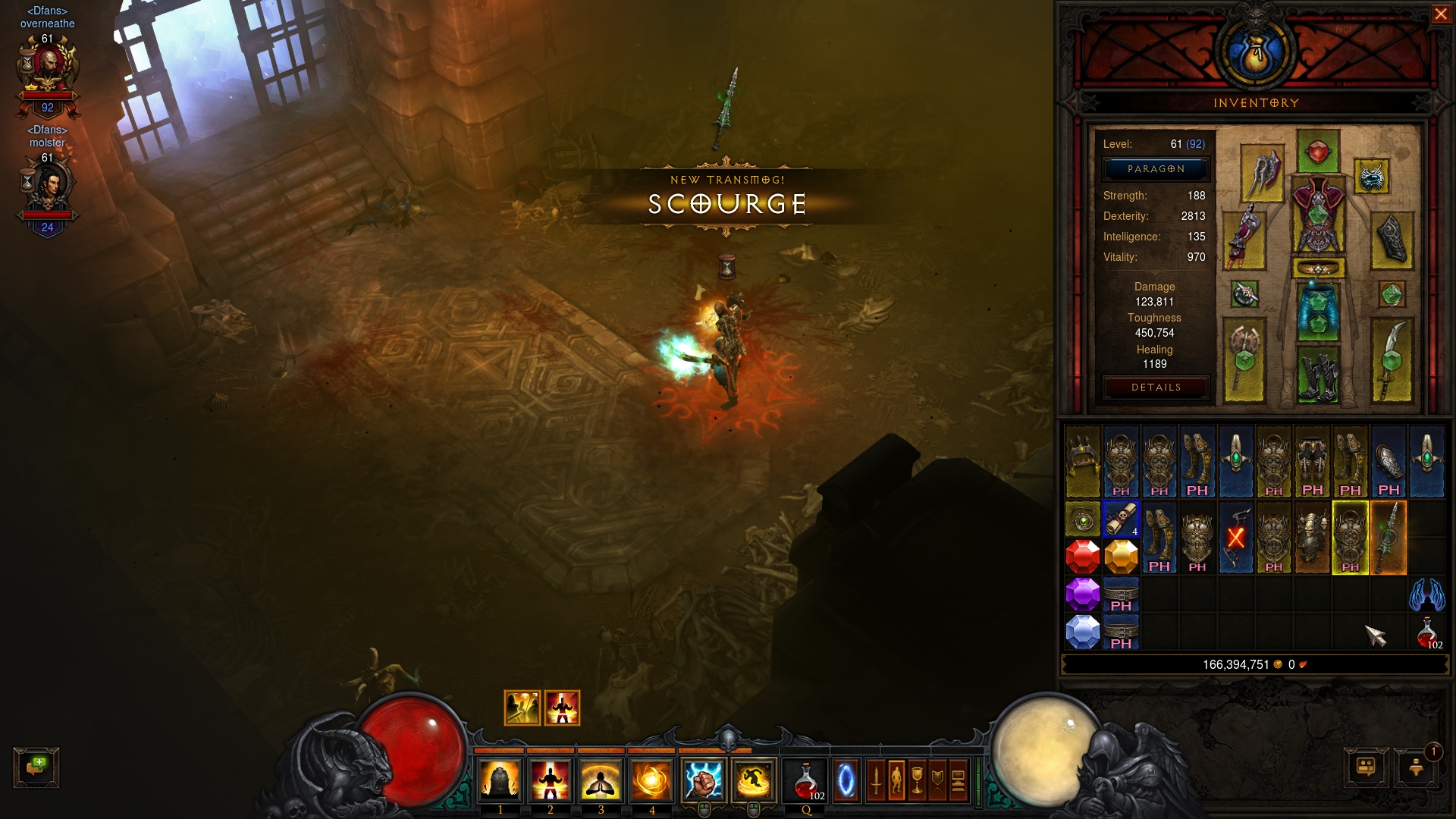
Task: Click the stack of 4 scrolls in inventory
Action: pyautogui.click(x=1121, y=519)
